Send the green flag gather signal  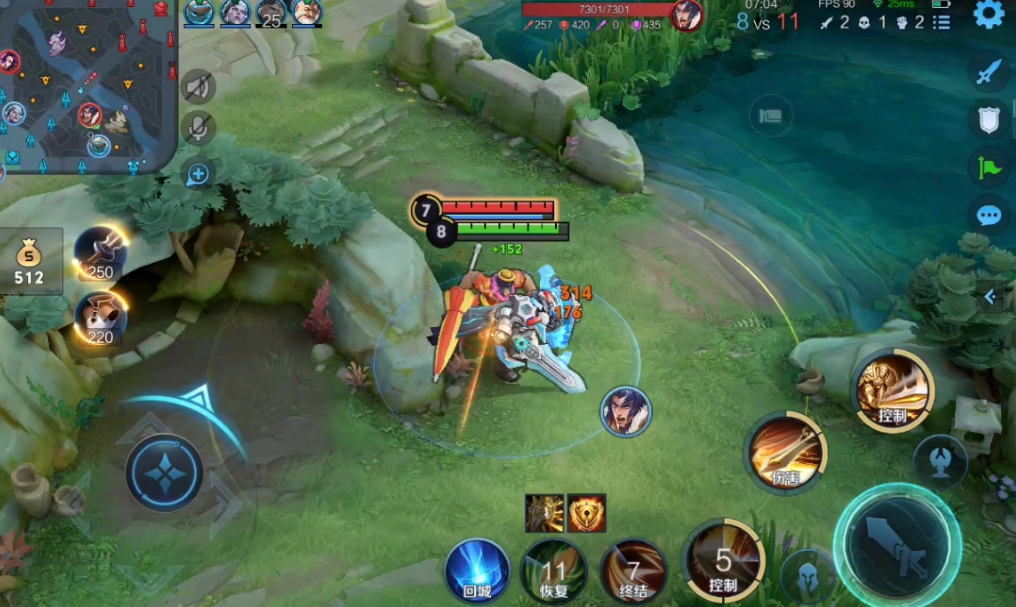tap(988, 168)
